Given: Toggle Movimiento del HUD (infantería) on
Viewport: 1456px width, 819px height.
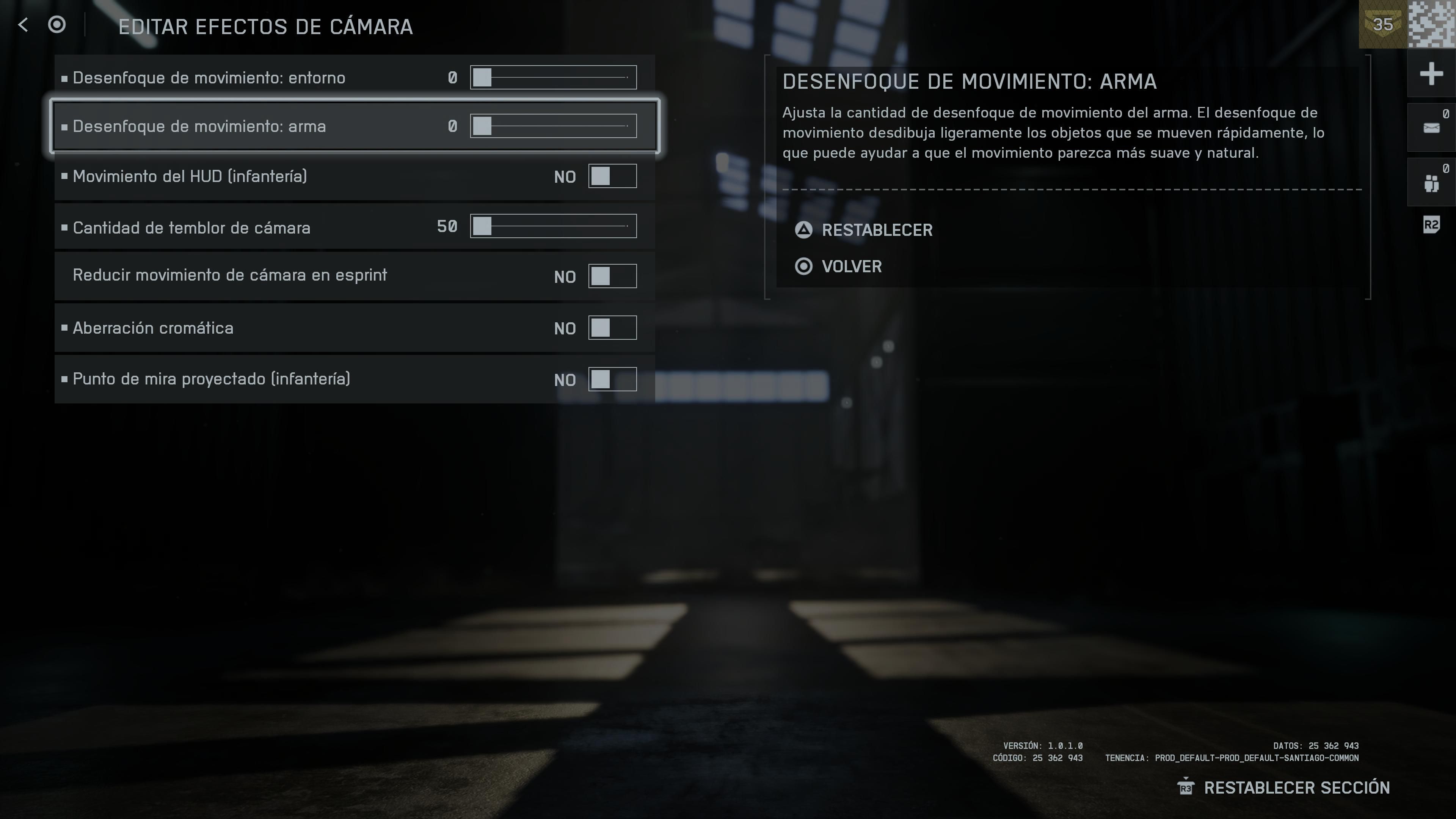Looking at the screenshot, I should click(x=612, y=176).
